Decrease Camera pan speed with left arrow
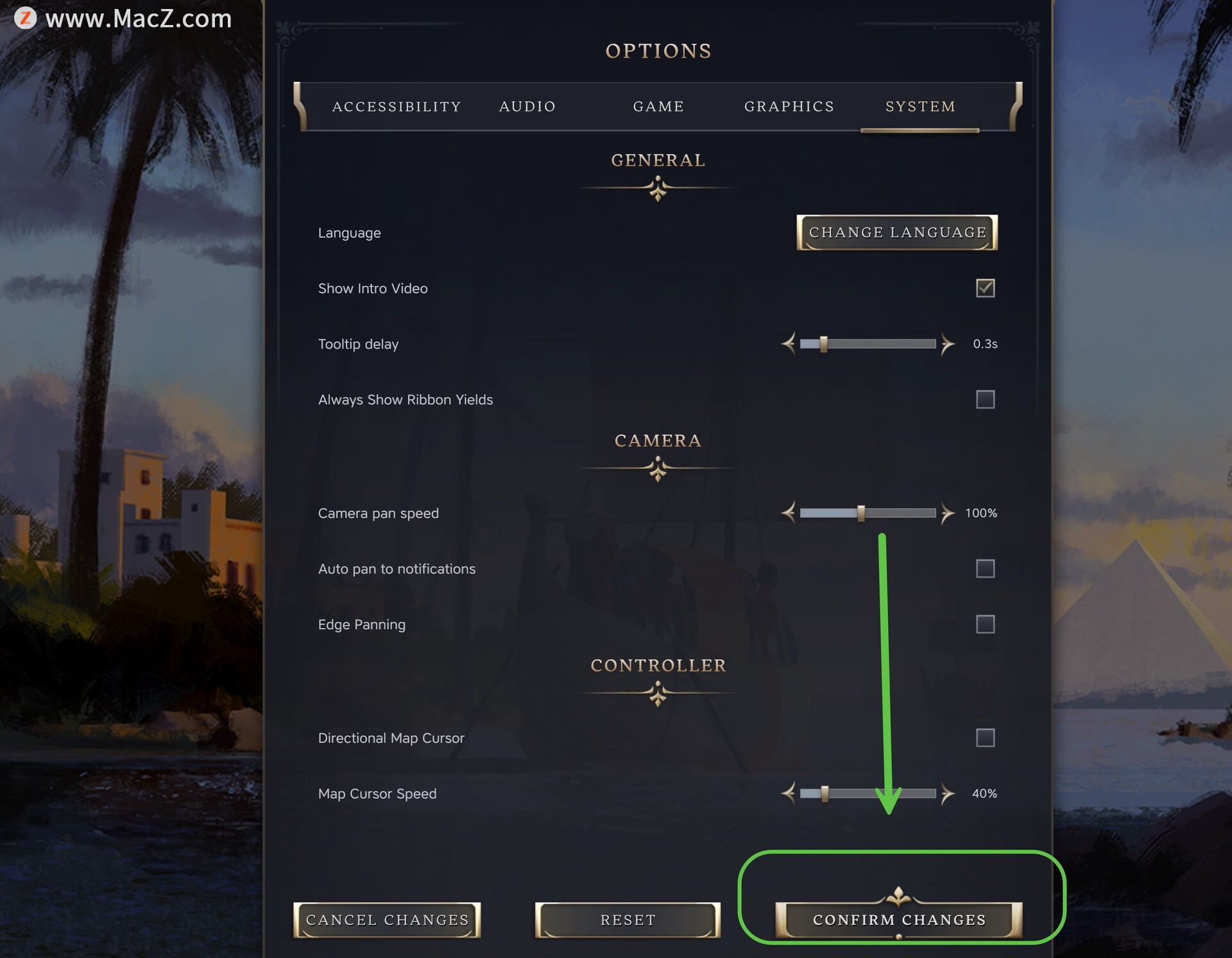The image size is (1232, 958). click(x=789, y=513)
